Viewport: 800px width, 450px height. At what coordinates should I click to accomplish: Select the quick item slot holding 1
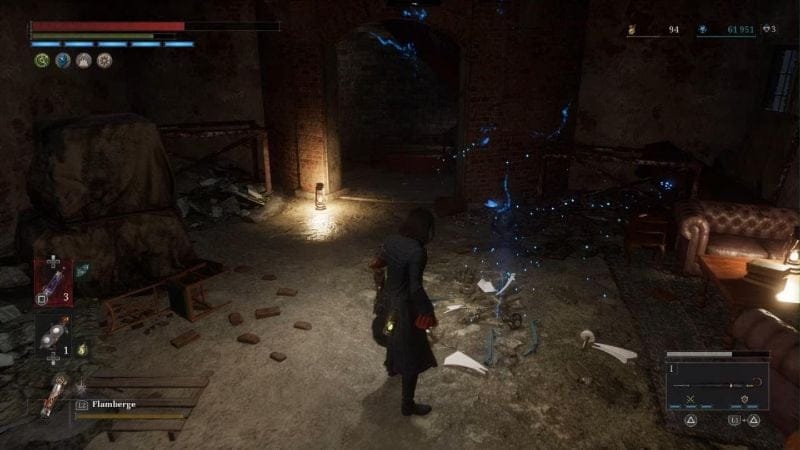[x=53, y=335]
